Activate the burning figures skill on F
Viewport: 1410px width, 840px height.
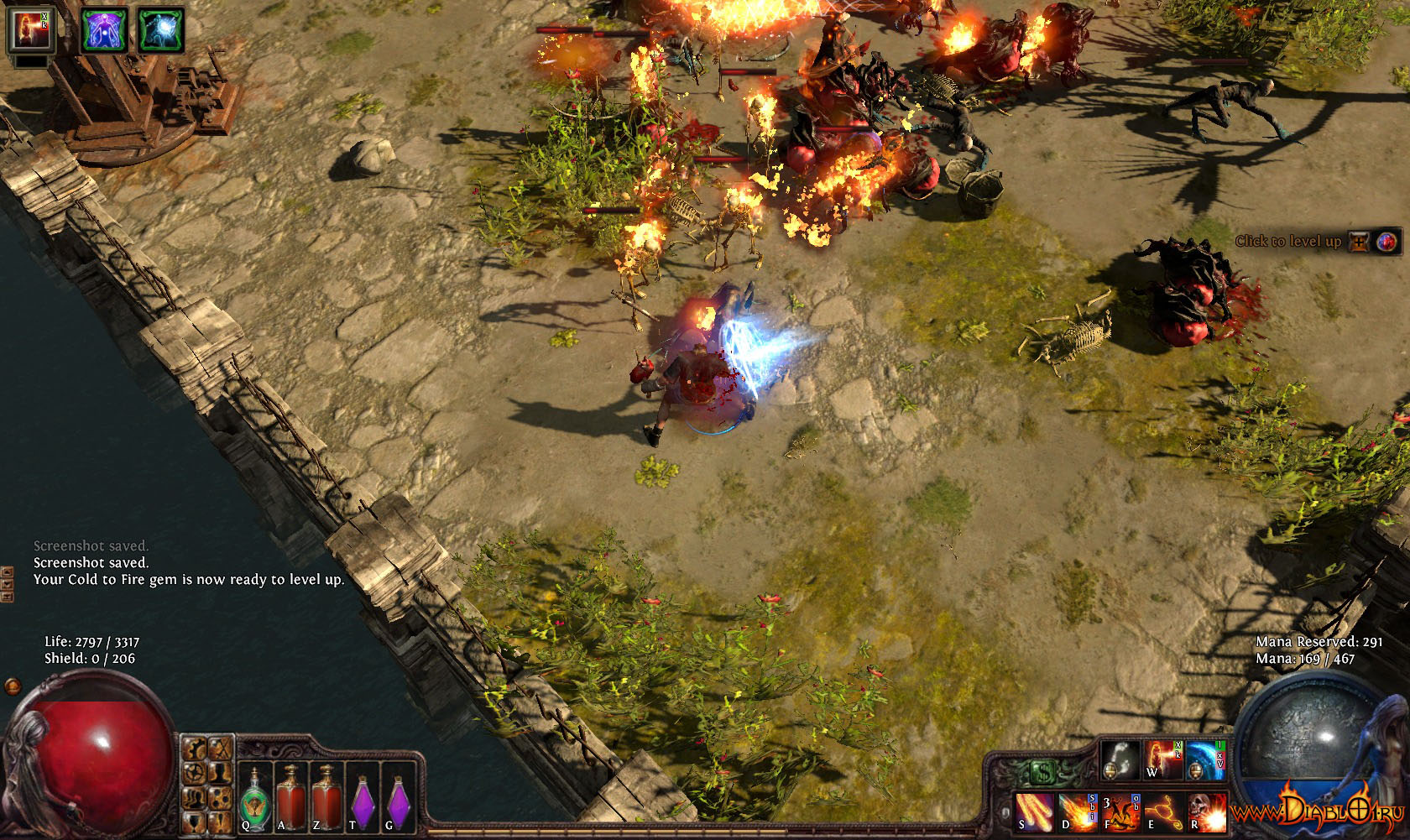tap(1120, 811)
